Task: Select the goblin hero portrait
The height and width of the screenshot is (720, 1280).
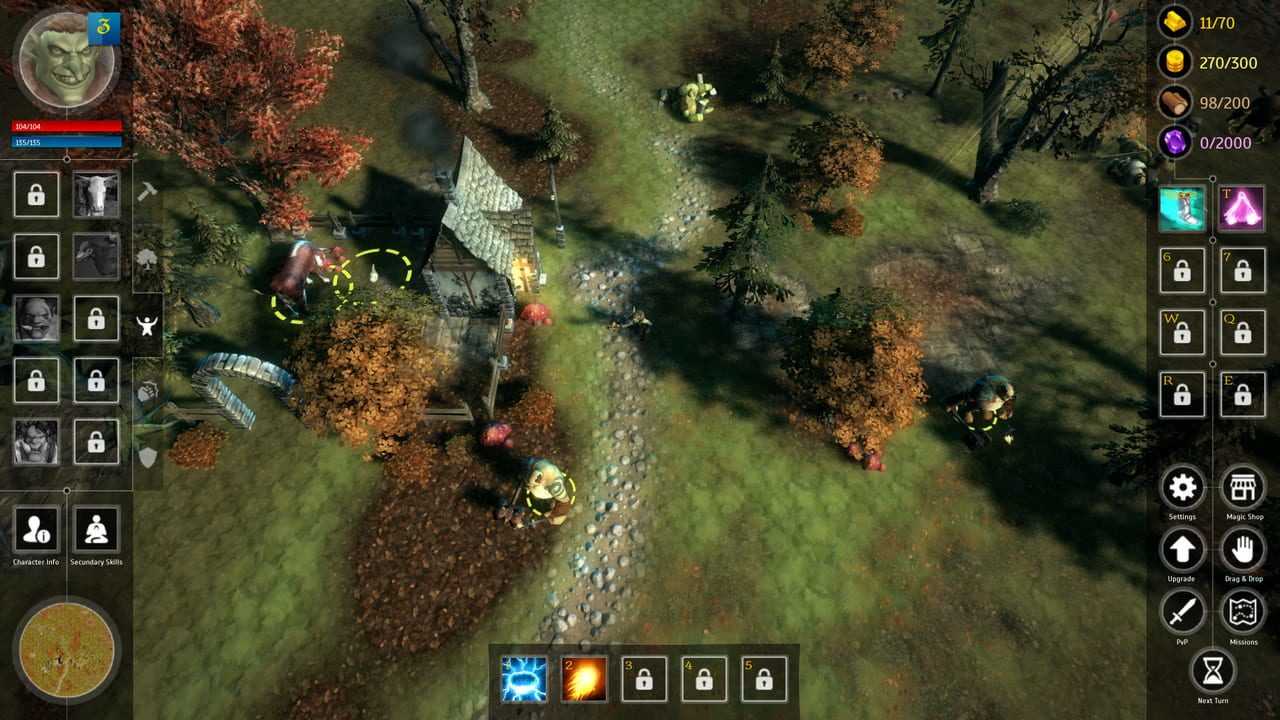Action: (66, 62)
